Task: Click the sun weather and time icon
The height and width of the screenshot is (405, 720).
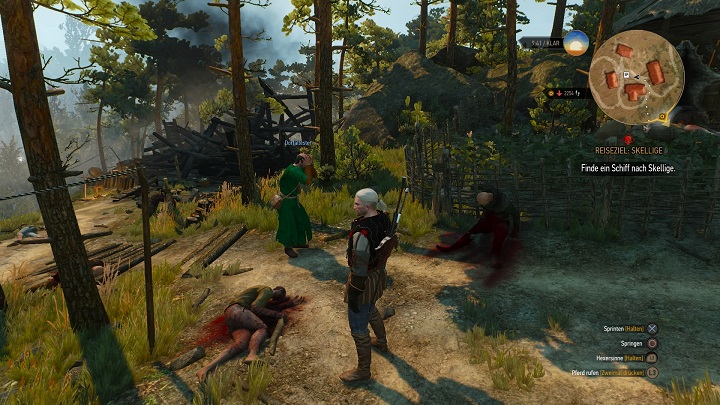Action: pyautogui.click(x=576, y=43)
